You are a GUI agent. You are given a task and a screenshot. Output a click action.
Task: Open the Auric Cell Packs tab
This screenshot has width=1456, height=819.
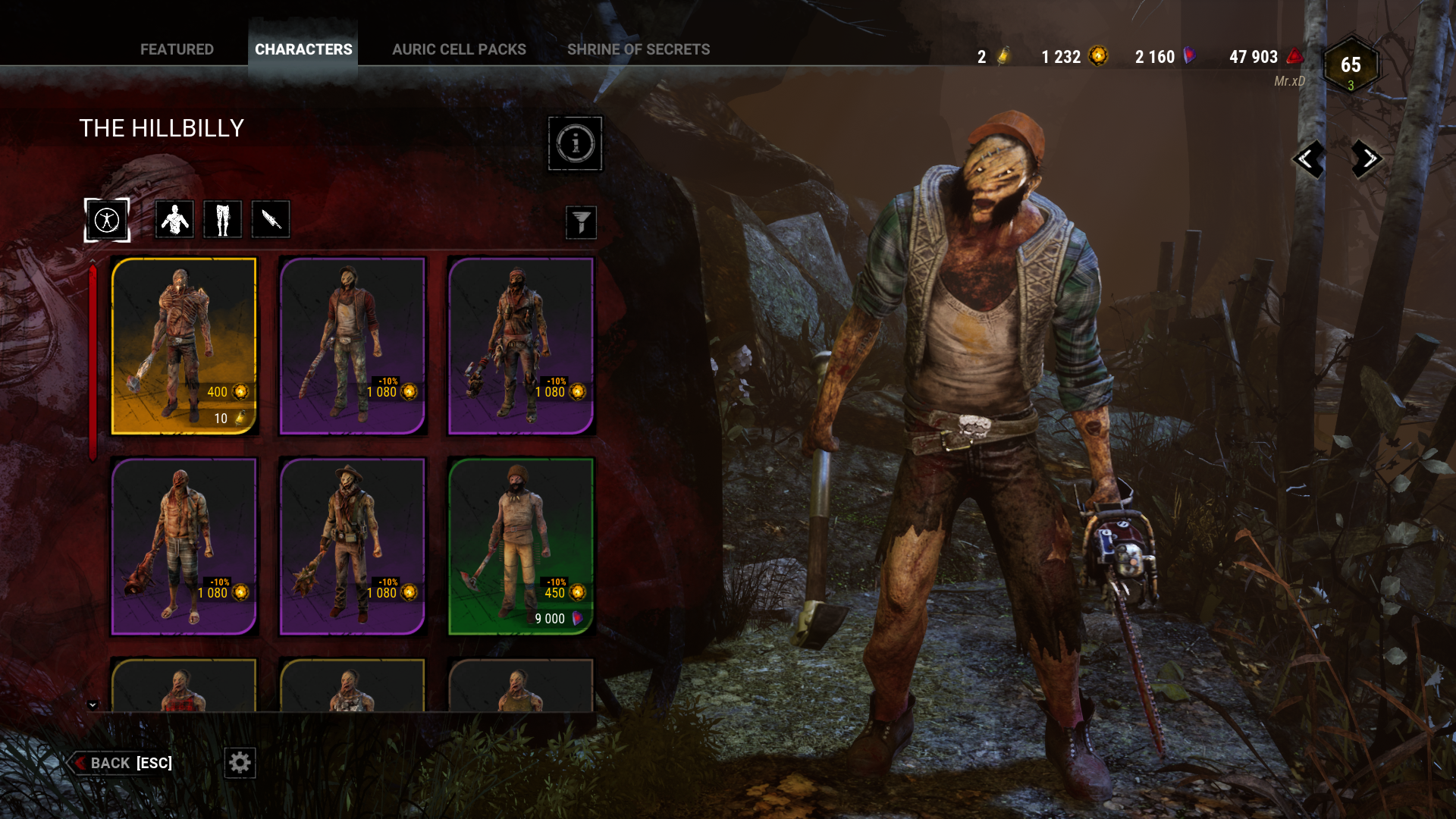459,49
